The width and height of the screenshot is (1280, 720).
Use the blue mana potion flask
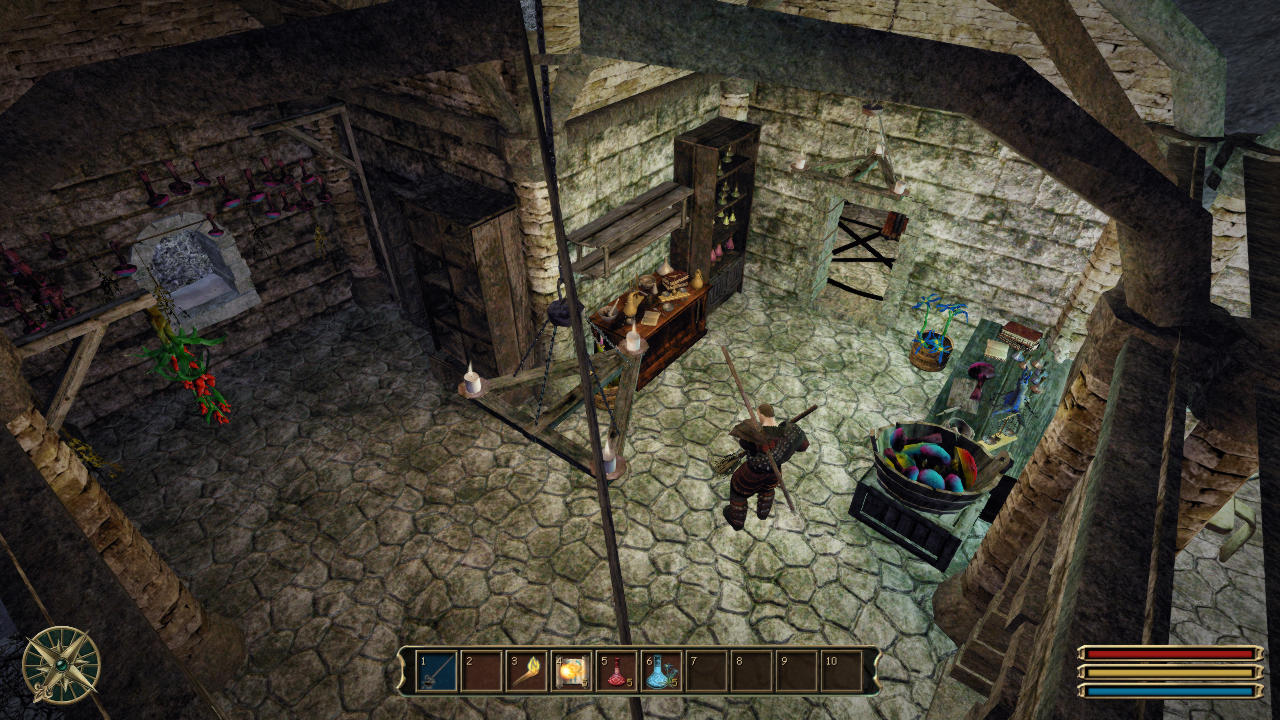[x=661, y=671]
